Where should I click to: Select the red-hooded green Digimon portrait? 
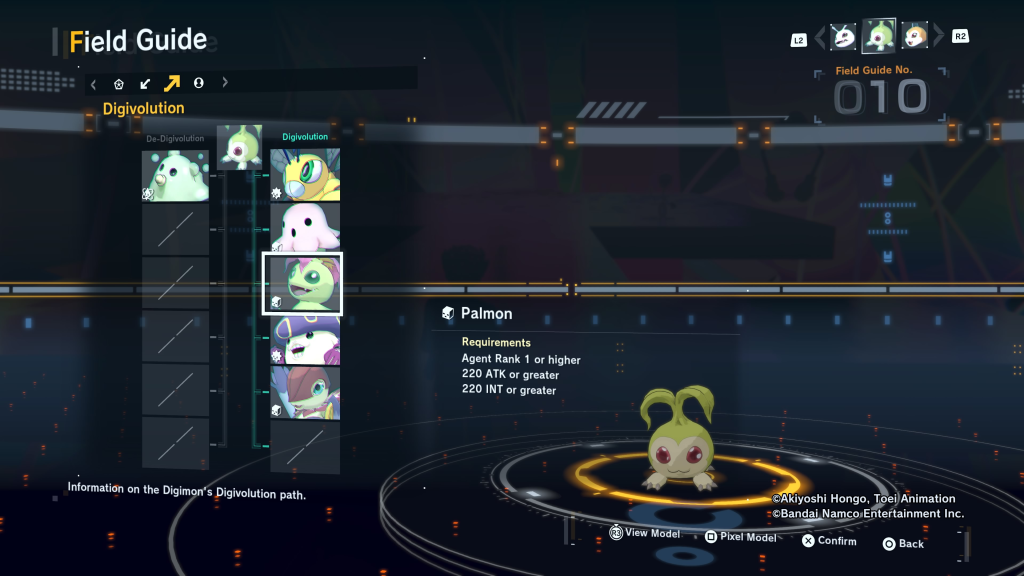click(x=305, y=393)
